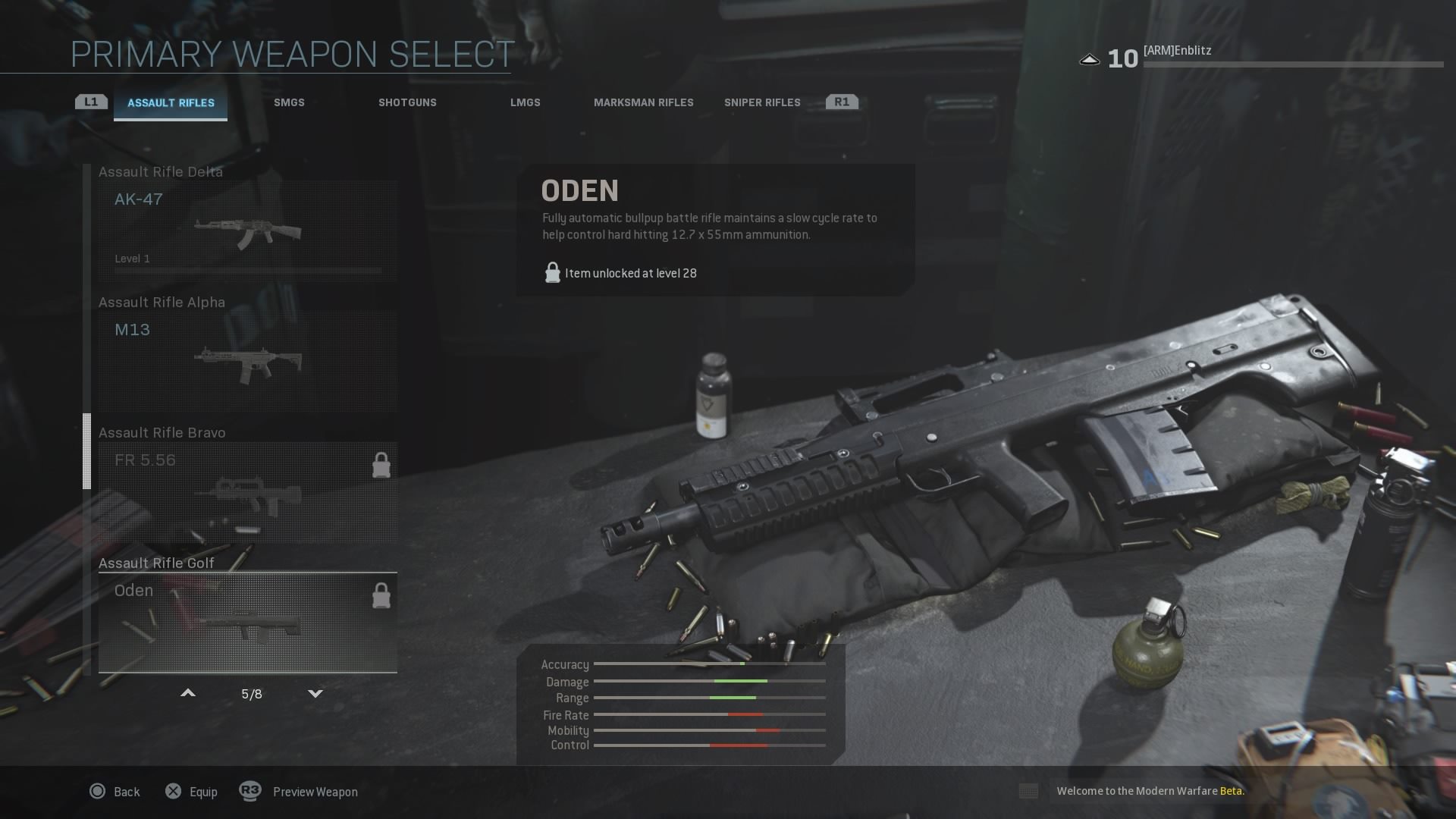Click the X Equip button icon
The width and height of the screenshot is (1456, 819).
point(173,791)
